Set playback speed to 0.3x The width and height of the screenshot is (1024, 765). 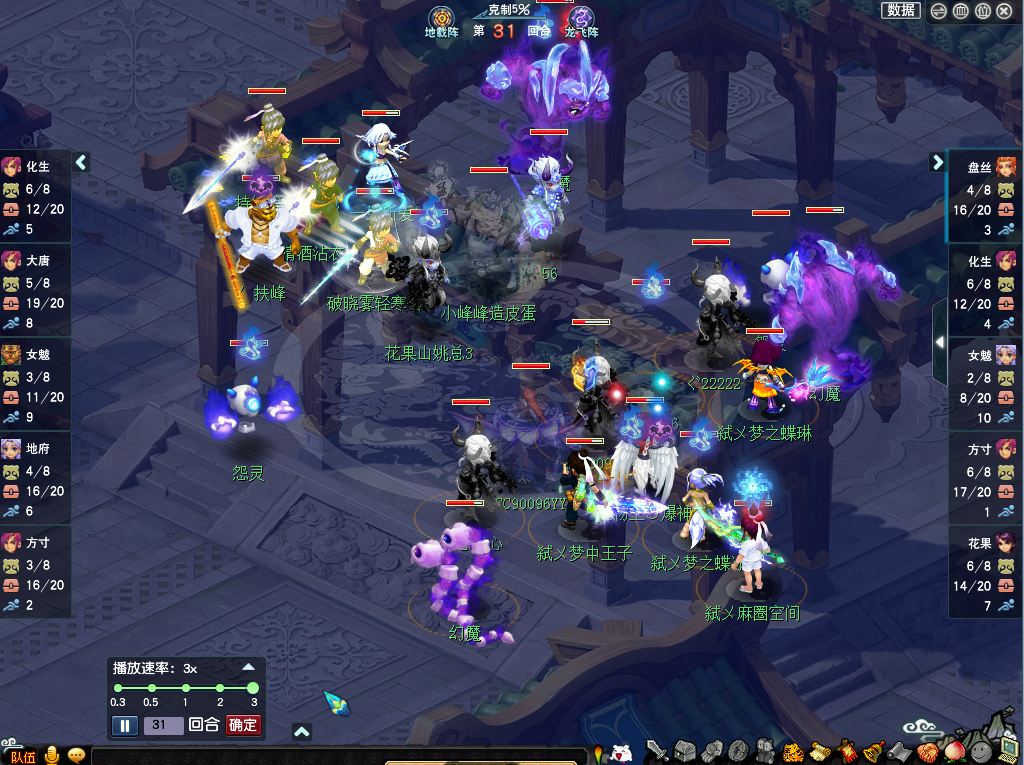(x=118, y=688)
